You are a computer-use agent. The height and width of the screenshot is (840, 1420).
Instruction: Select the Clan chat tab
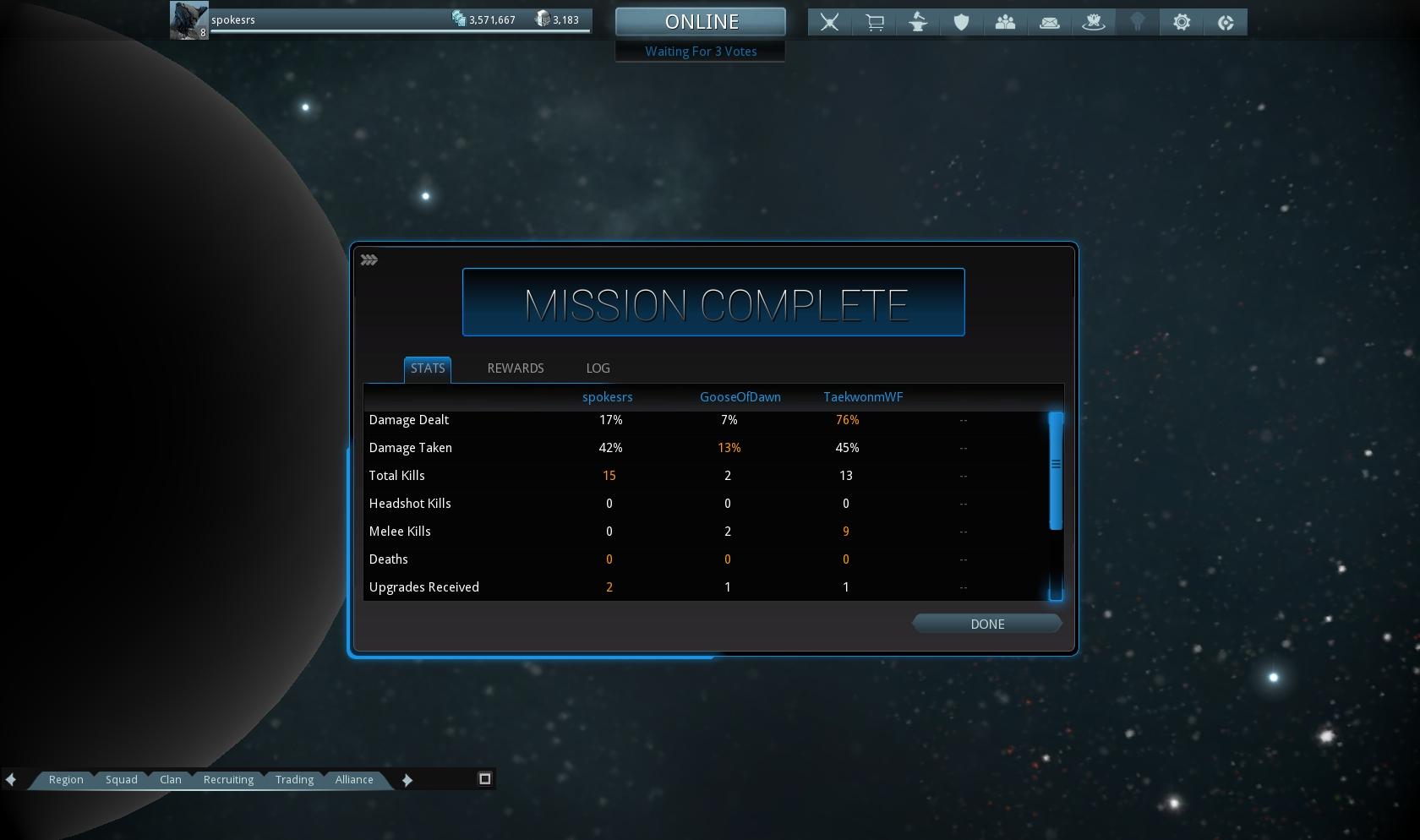tap(171, 779)
